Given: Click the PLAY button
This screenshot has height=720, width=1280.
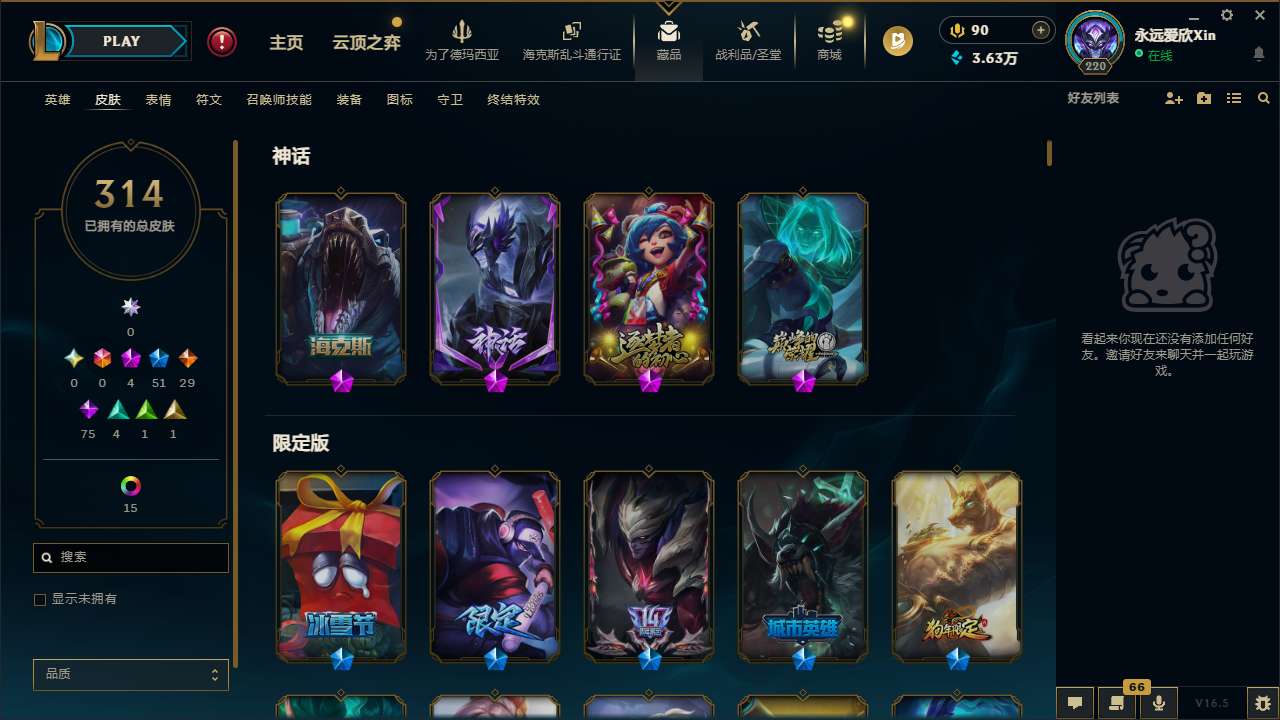Looking at the screenshot, I should [x=121, y=41].
